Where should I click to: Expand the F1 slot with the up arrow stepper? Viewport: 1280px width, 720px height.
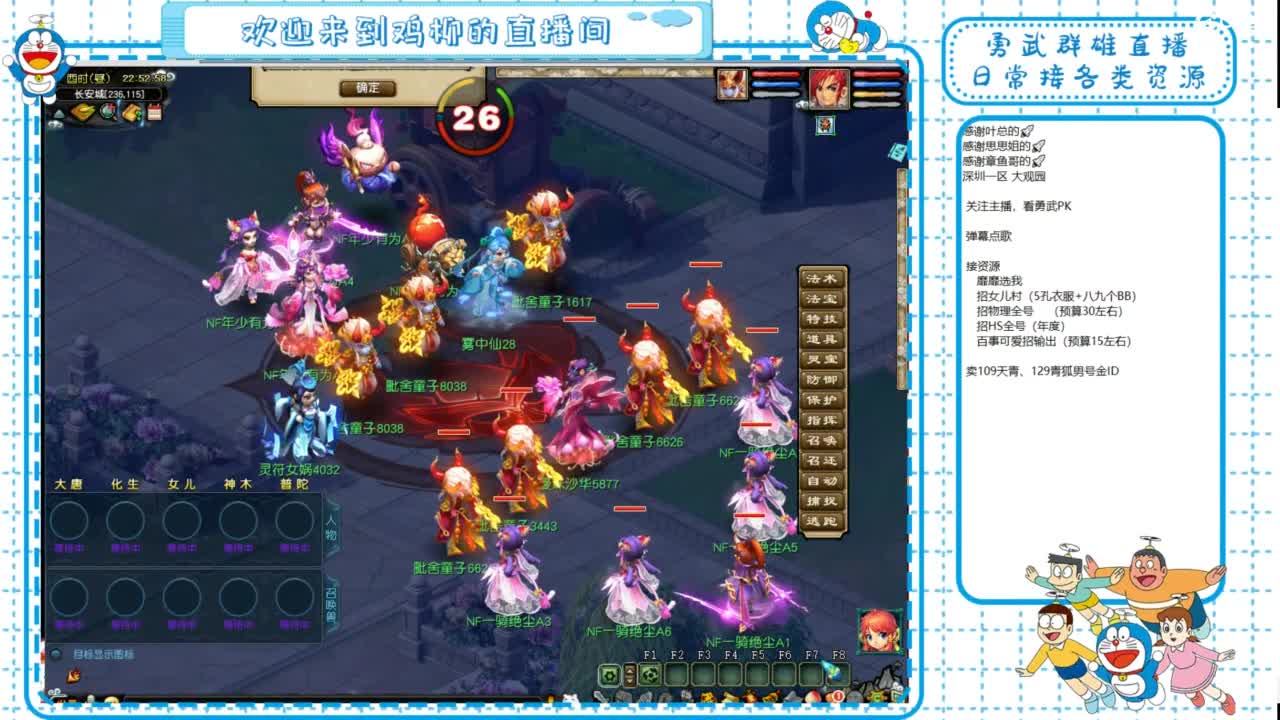pos(630,670)
